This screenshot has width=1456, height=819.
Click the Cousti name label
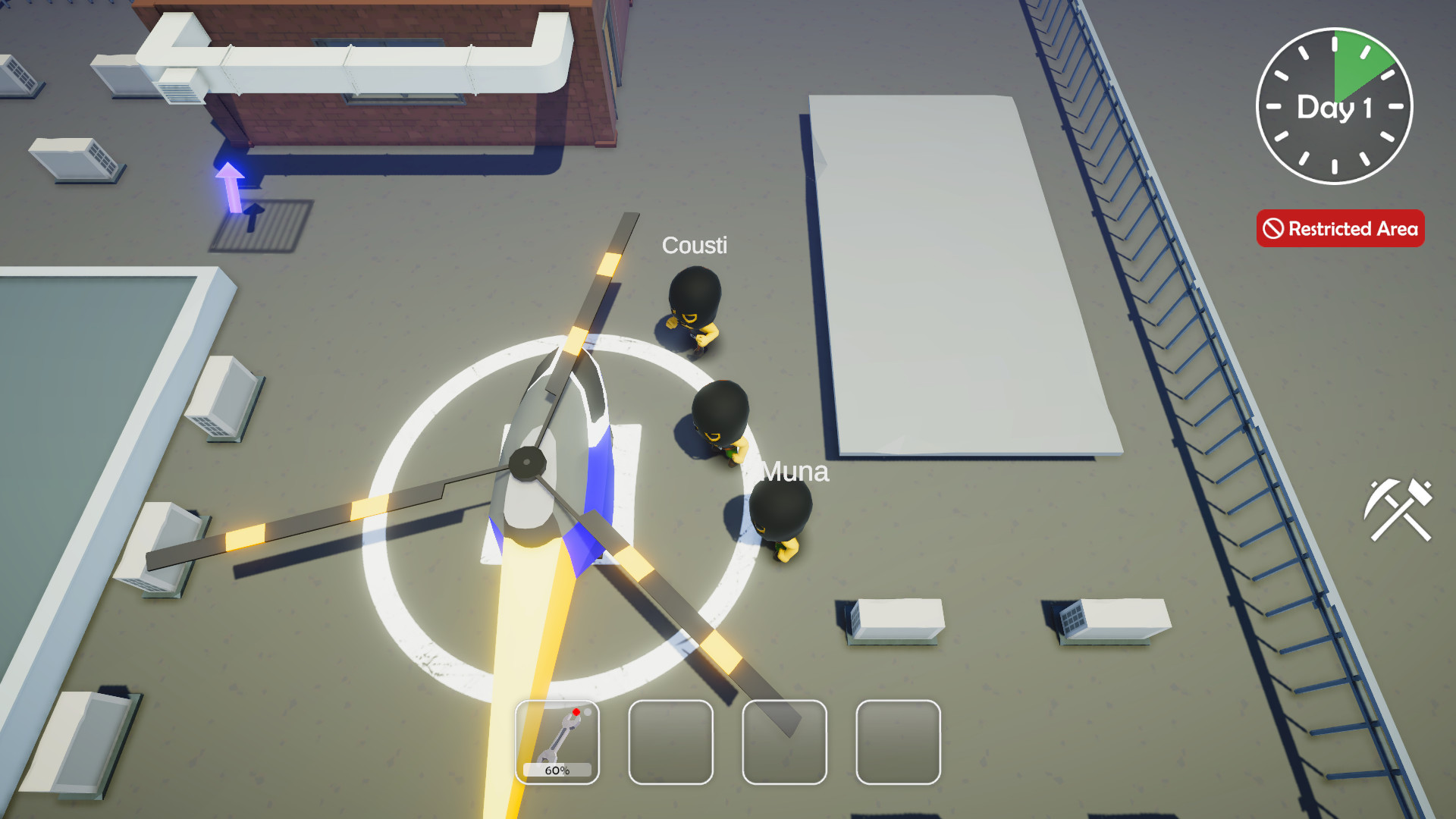tap(695, 245)
